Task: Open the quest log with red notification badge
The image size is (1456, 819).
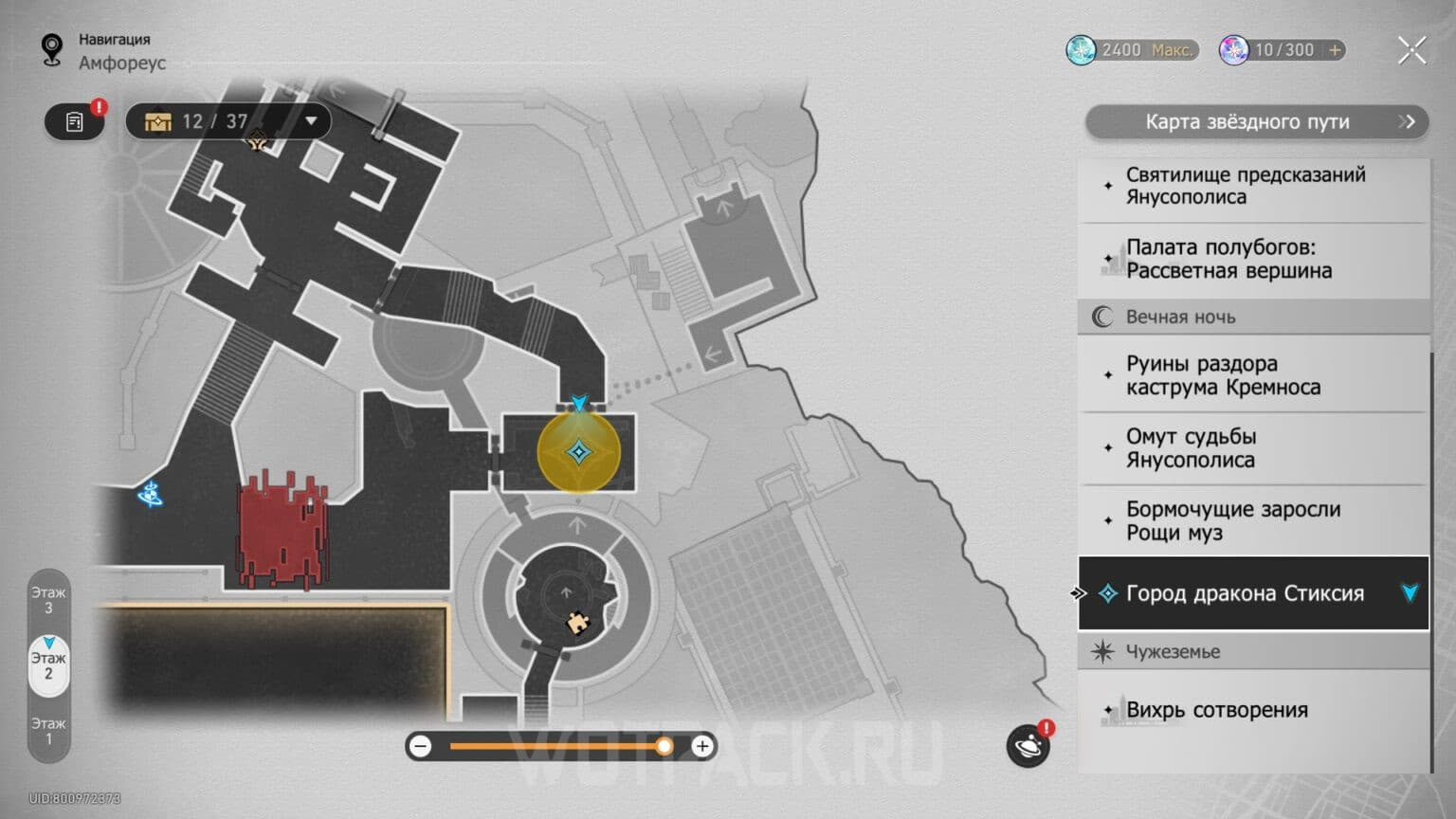Action: coord(74,121)
